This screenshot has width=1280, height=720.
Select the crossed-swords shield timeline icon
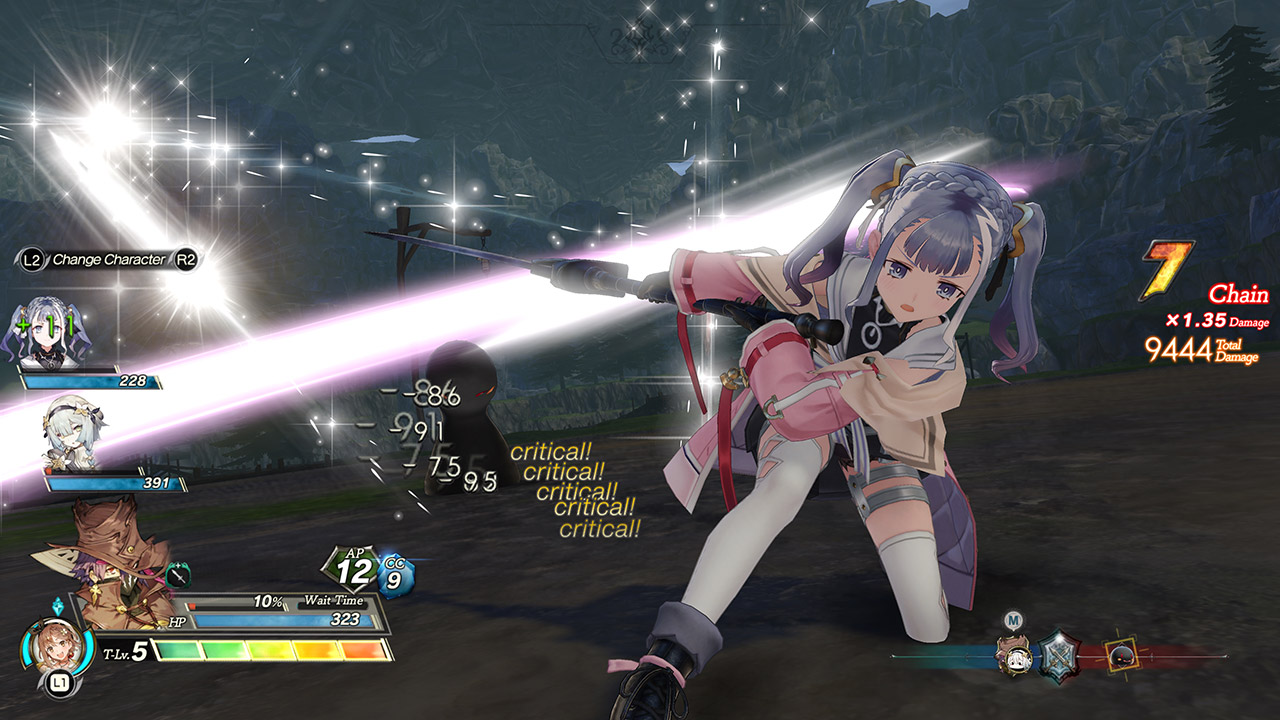tap(1061, 655)
